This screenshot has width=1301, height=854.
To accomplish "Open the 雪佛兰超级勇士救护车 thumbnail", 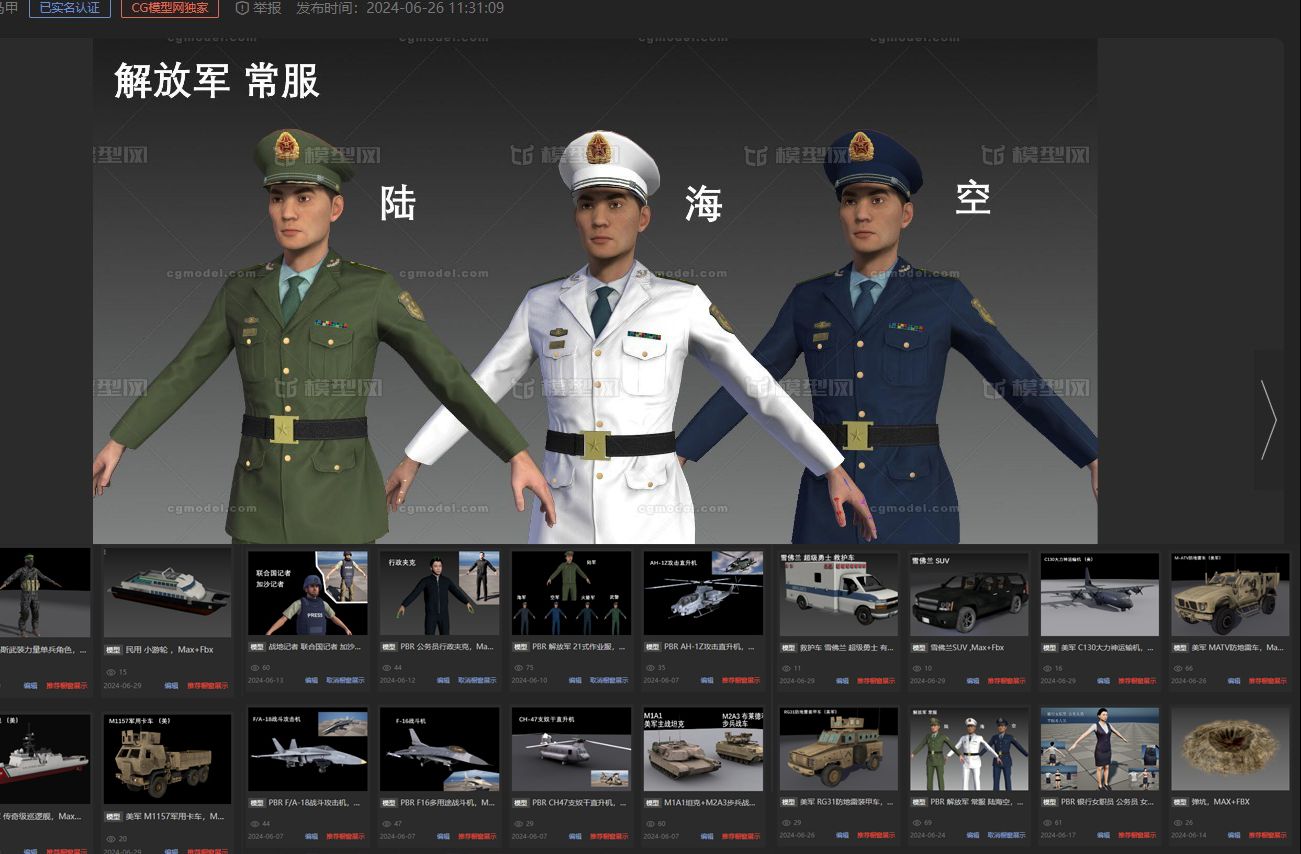I will pos(838,593).
